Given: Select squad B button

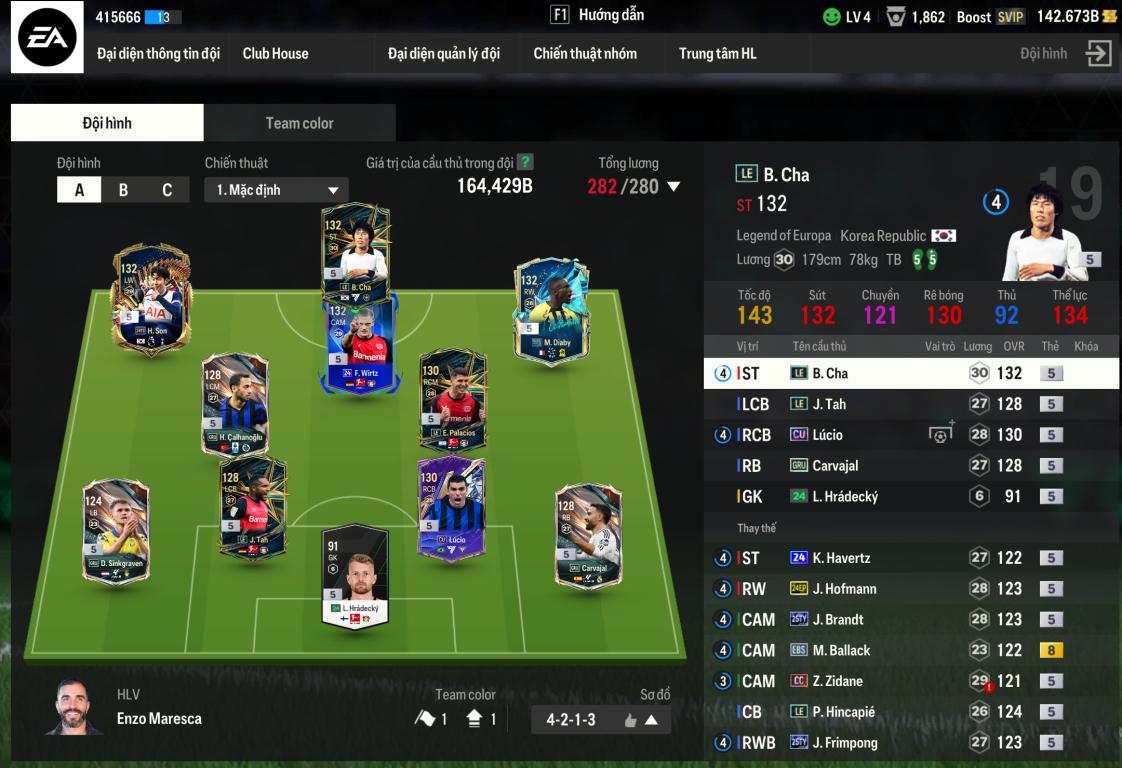Looking at the screenshot, I should click(x=123, y=190).
